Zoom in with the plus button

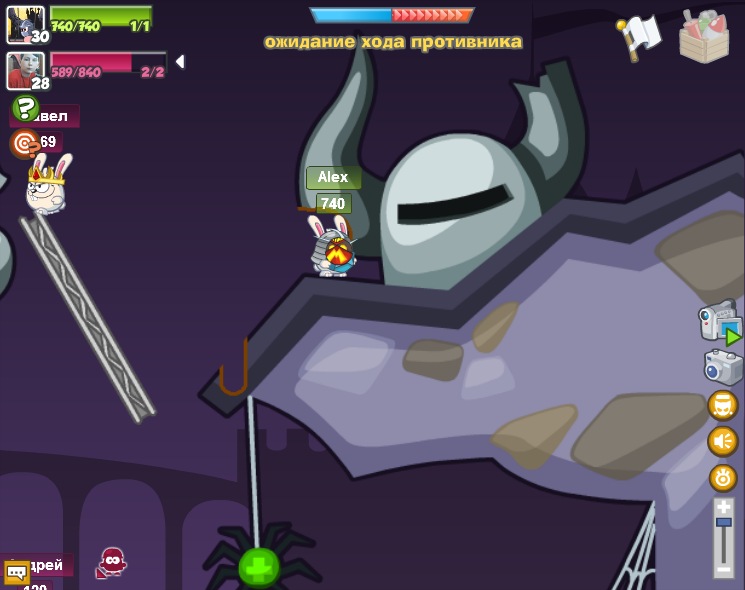pyautogui.click(x=723, y=507)
